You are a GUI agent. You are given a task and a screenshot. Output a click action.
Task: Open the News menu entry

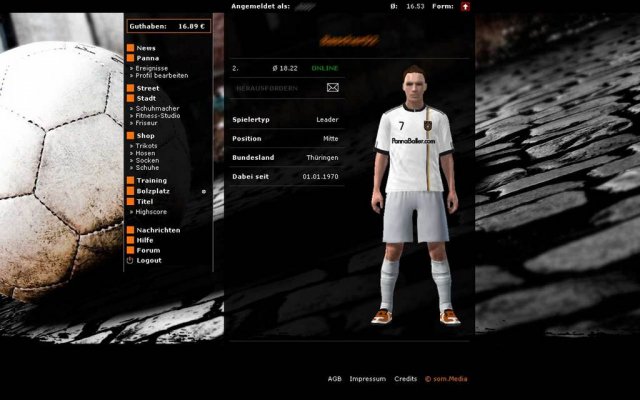(145, 48)
